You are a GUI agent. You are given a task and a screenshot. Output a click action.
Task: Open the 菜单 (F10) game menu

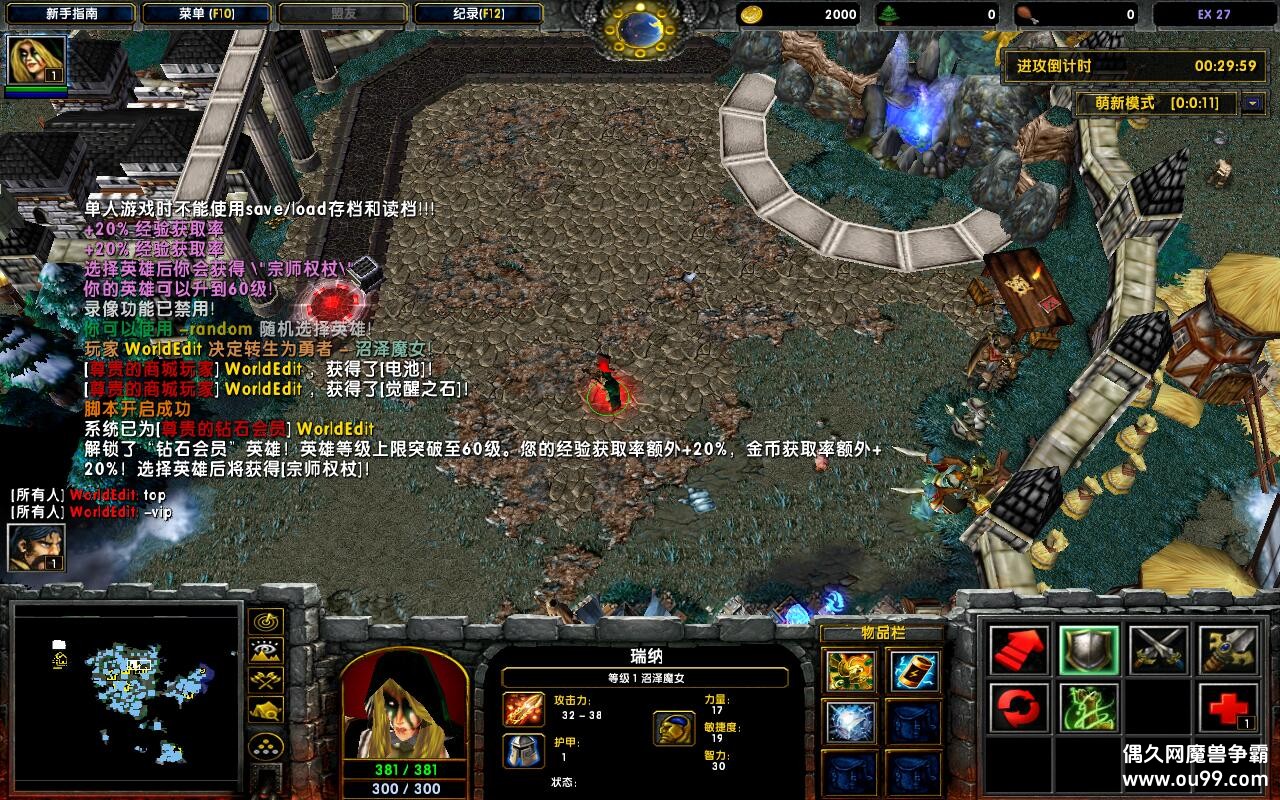(x=205, y=14)
